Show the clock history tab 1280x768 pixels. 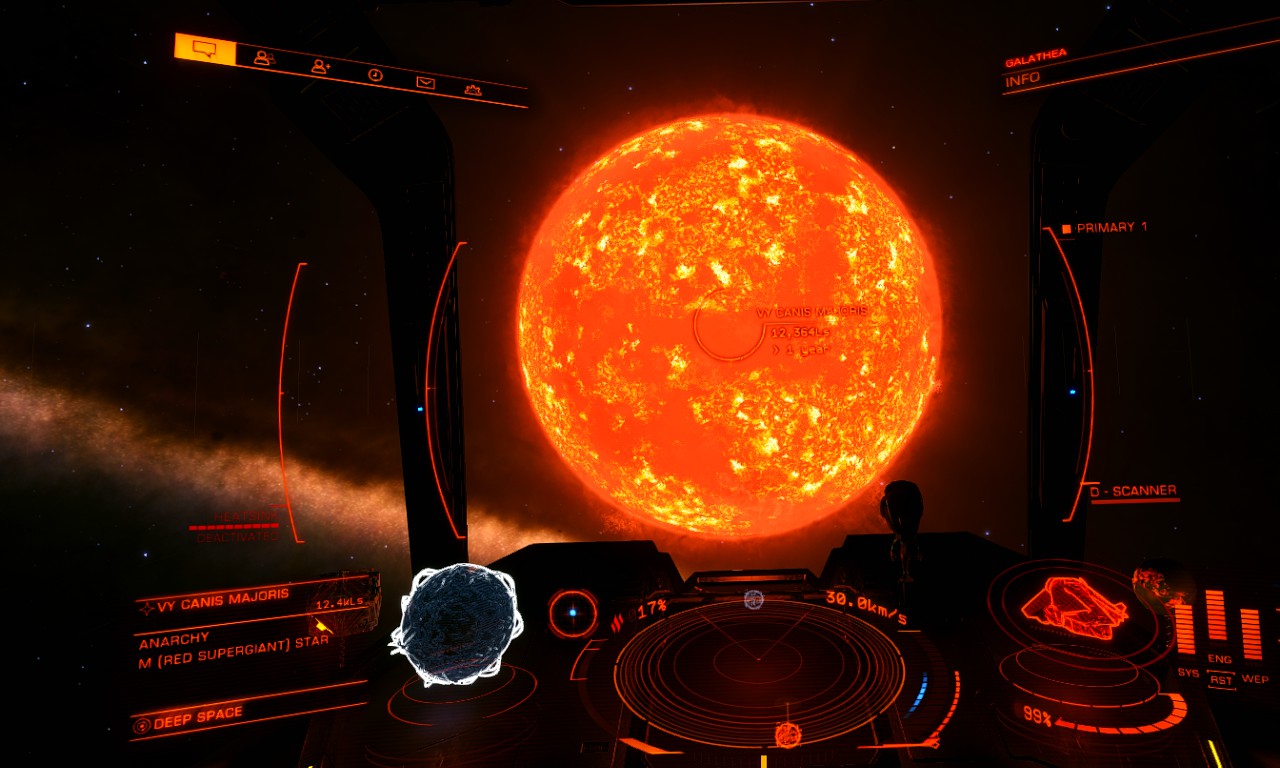(375, 74)
